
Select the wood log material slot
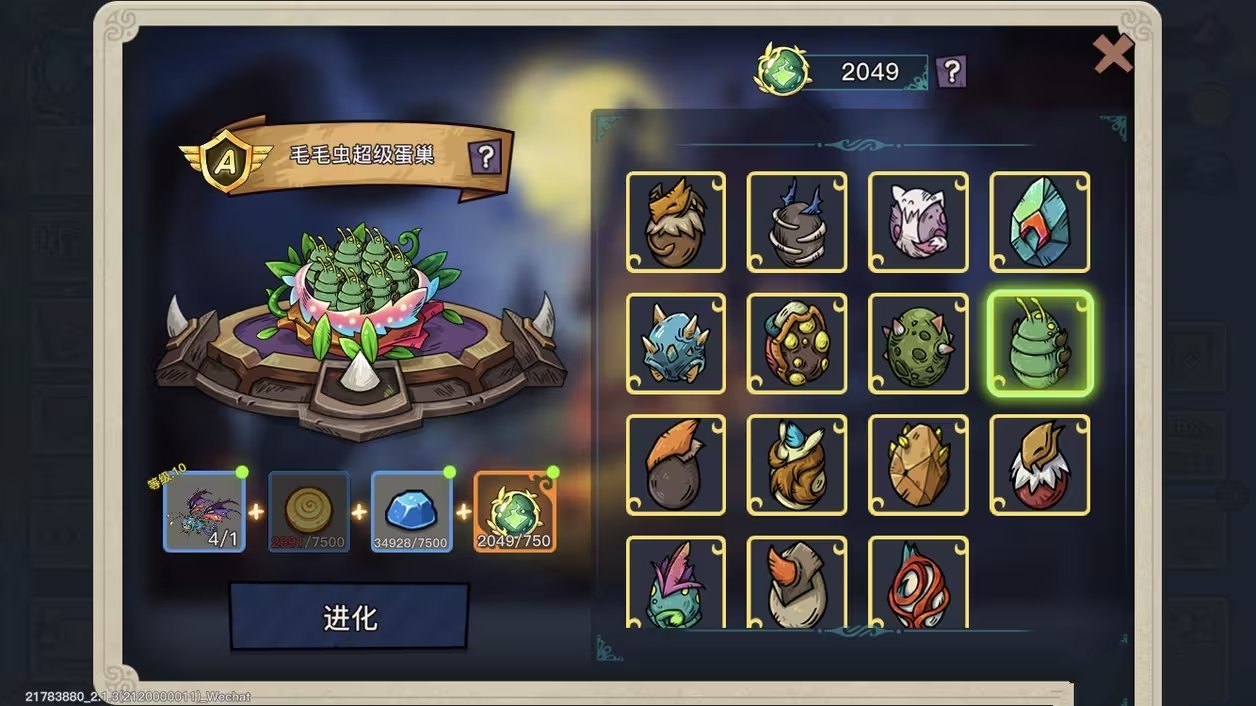pyautogui.click(x=309, y=512)
